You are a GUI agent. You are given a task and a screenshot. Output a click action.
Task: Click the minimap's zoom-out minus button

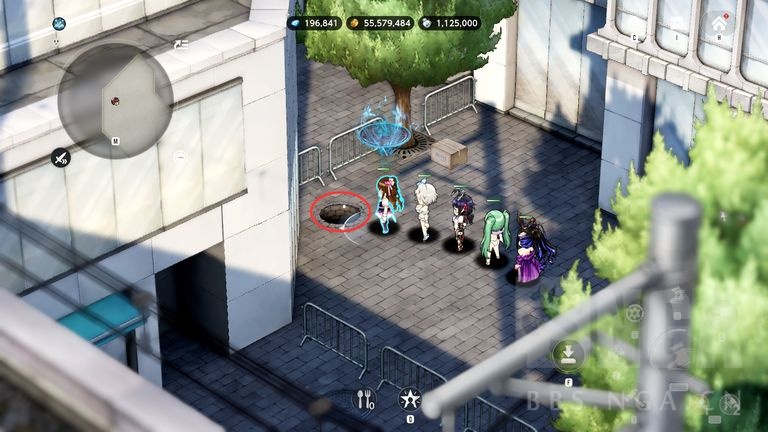[x=180, y=157]
